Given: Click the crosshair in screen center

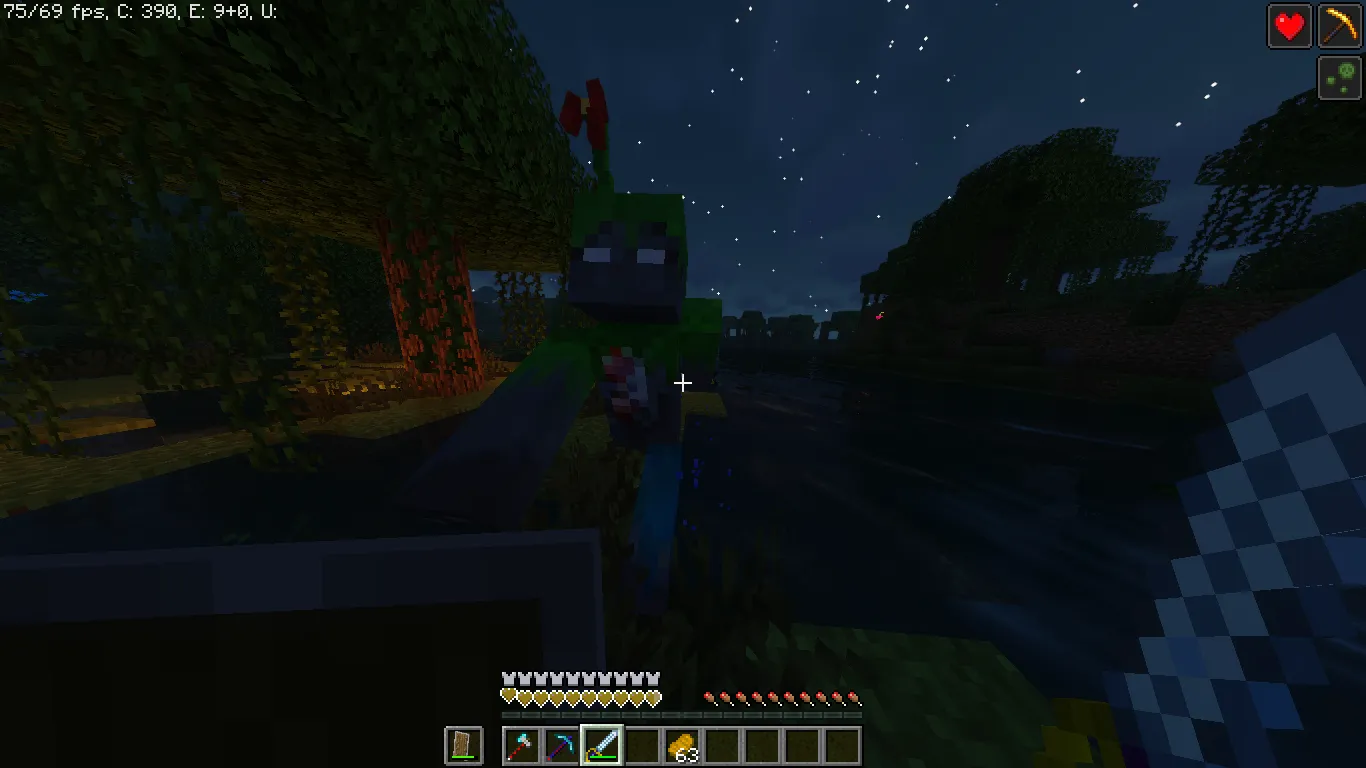Looking at the screenshot, I should click(x=683, y=383).
